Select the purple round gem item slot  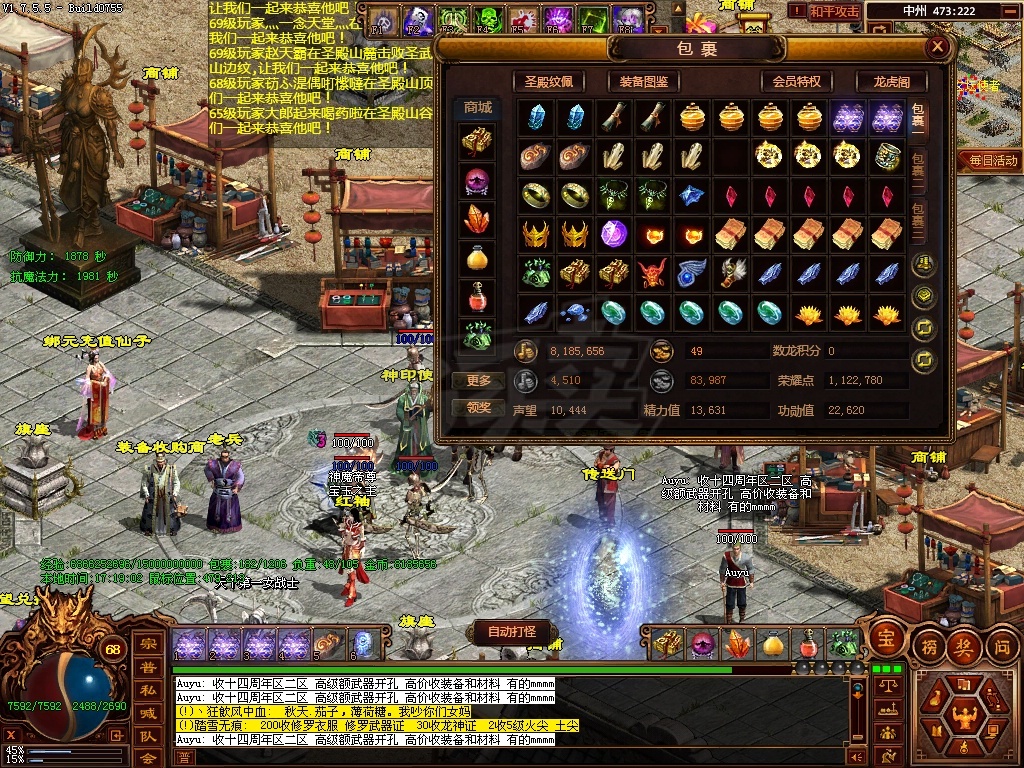(x=613, y=234)
